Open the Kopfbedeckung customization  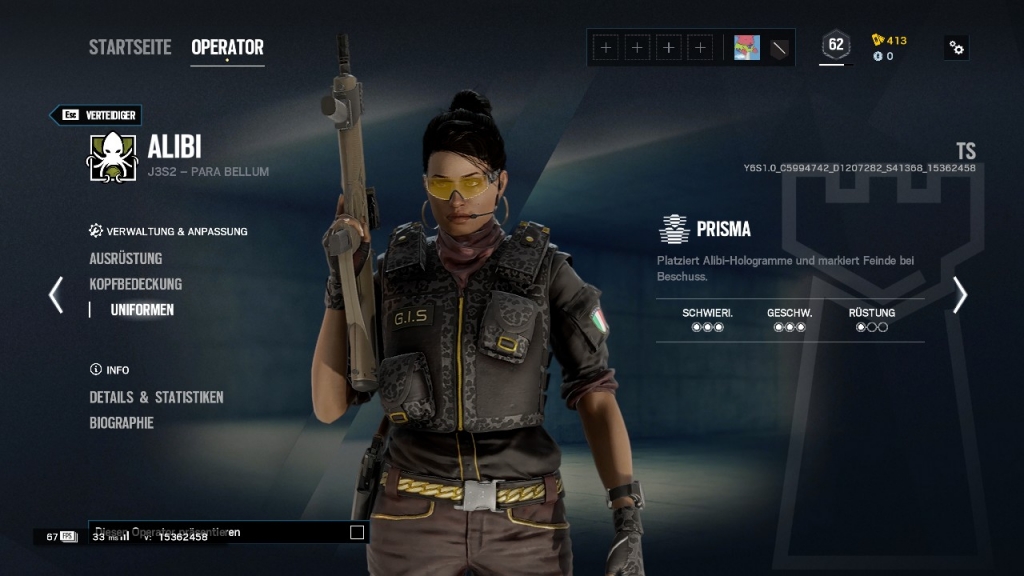pos(135,284)
